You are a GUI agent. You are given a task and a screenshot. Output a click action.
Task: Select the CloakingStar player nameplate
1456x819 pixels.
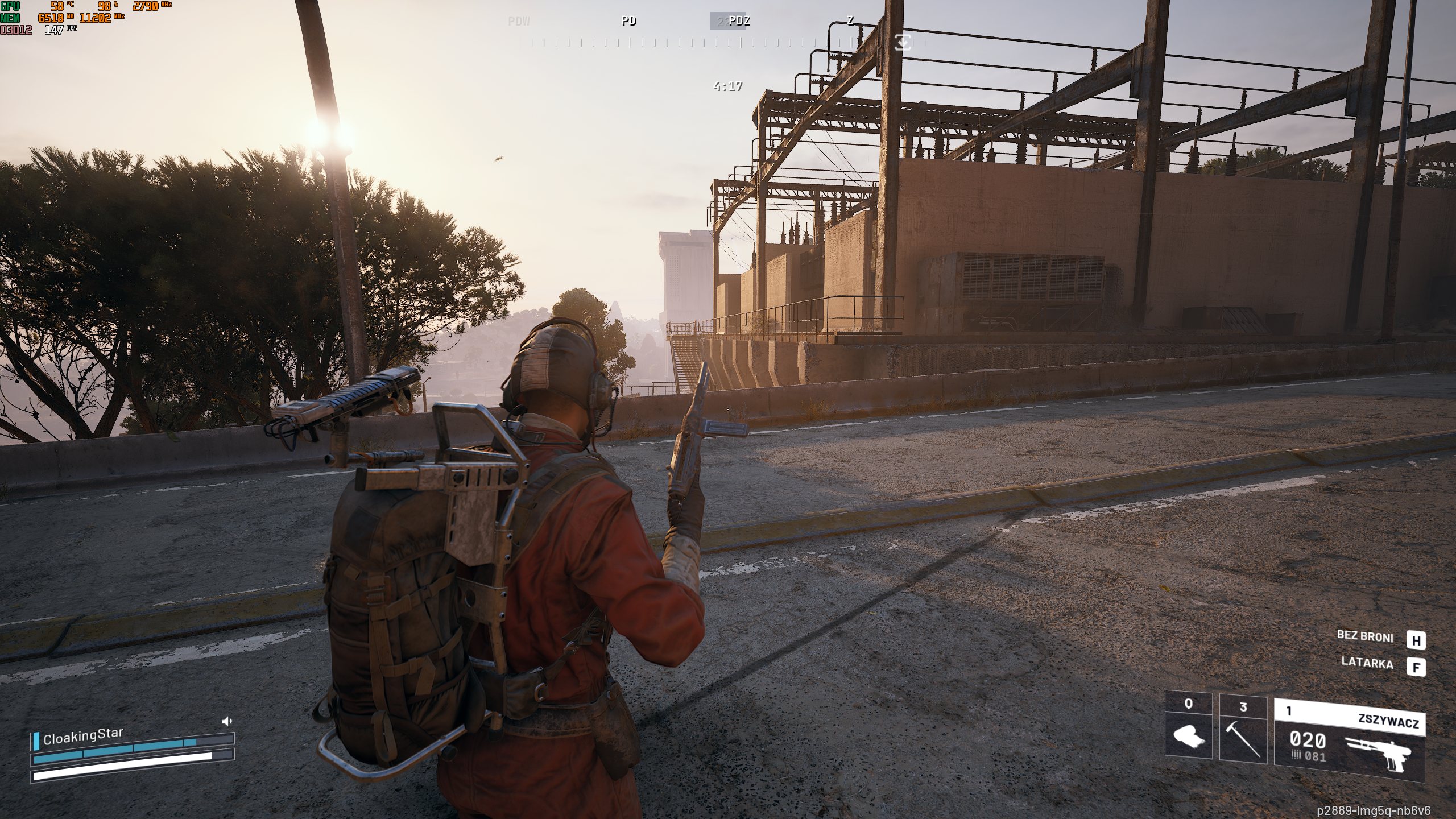(83, 737)
